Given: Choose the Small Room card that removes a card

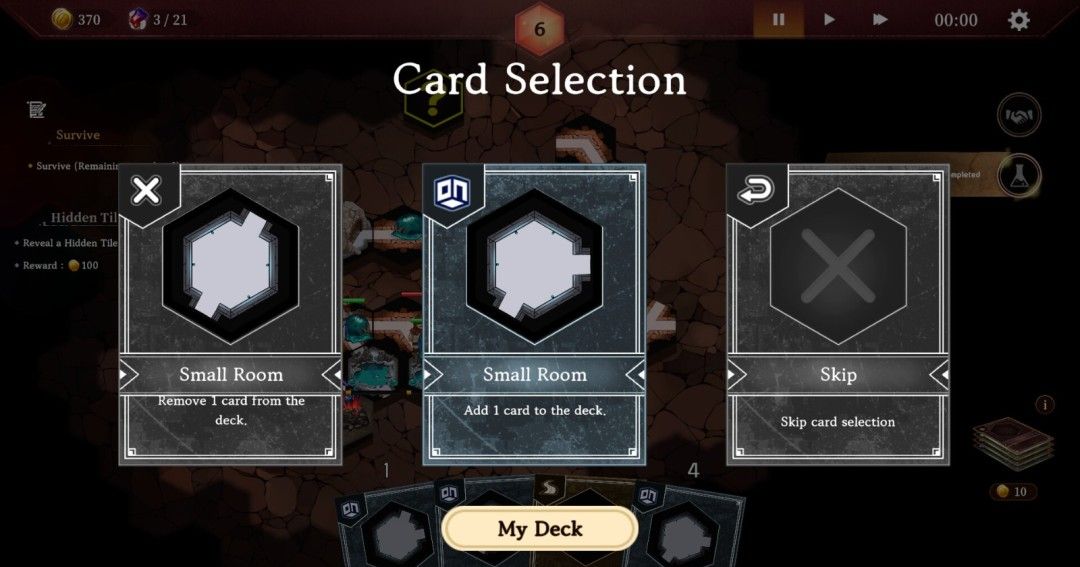Looking at the screenshot, I should click(x=230, y=315).
